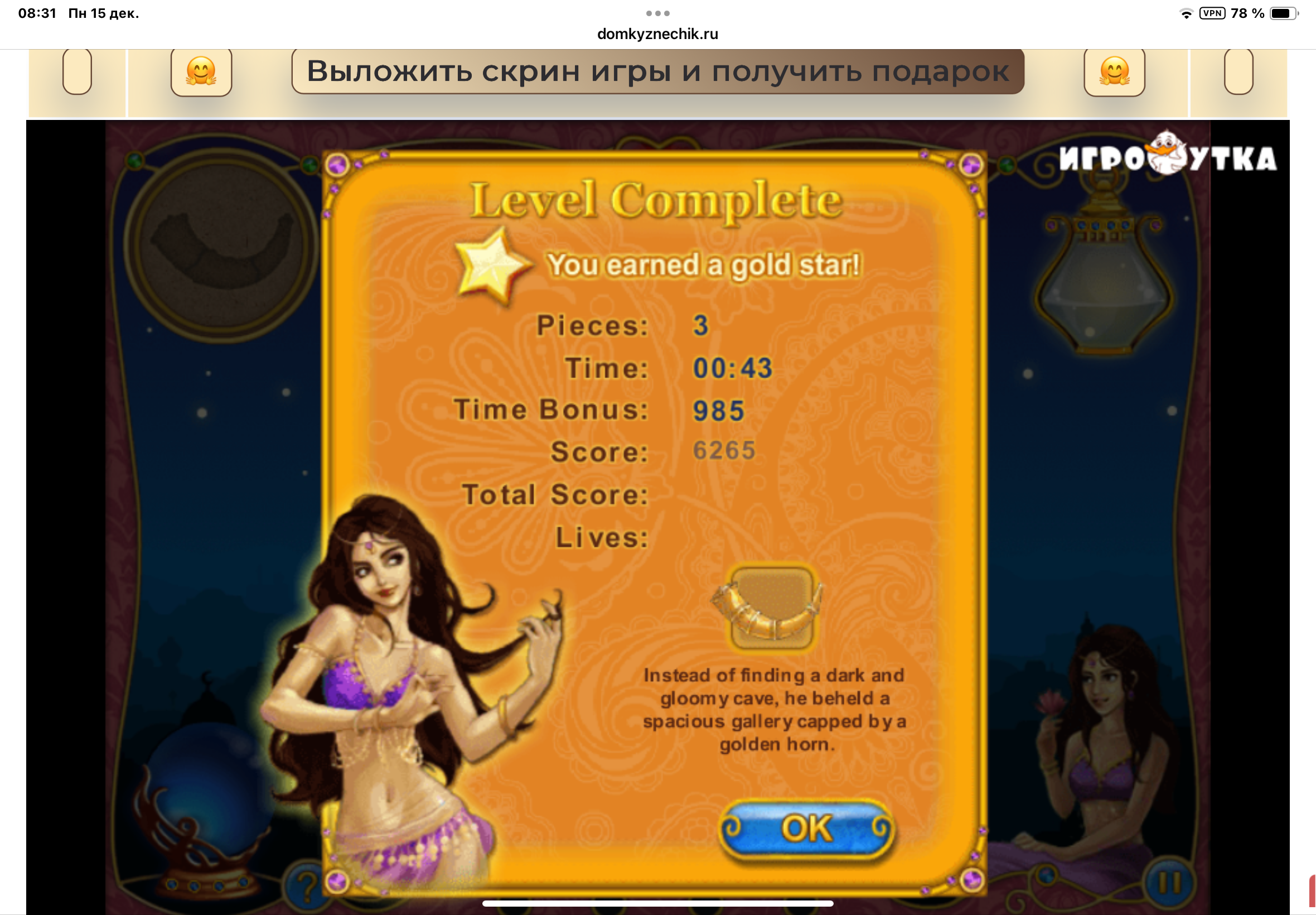This screenshot has width=1316, height=915.
Task: Click the blank beige tile on far left banner
Action: pyautogui.click(x=78, y=71)
